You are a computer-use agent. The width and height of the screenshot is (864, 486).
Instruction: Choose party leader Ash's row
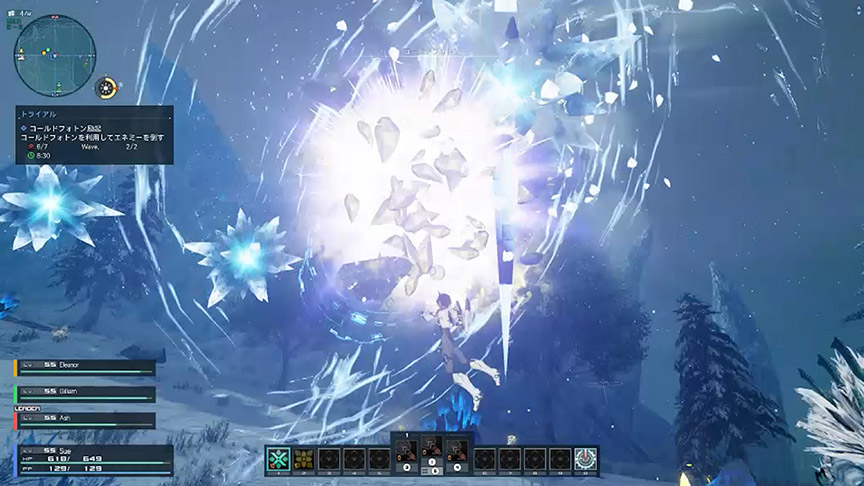pyautogui.click(x=85, y=419)
